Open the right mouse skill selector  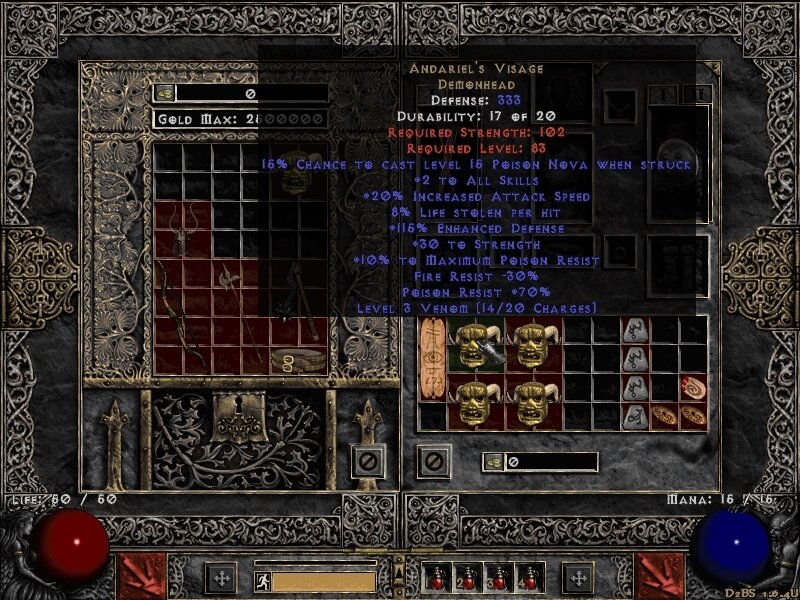coord(661,577)
